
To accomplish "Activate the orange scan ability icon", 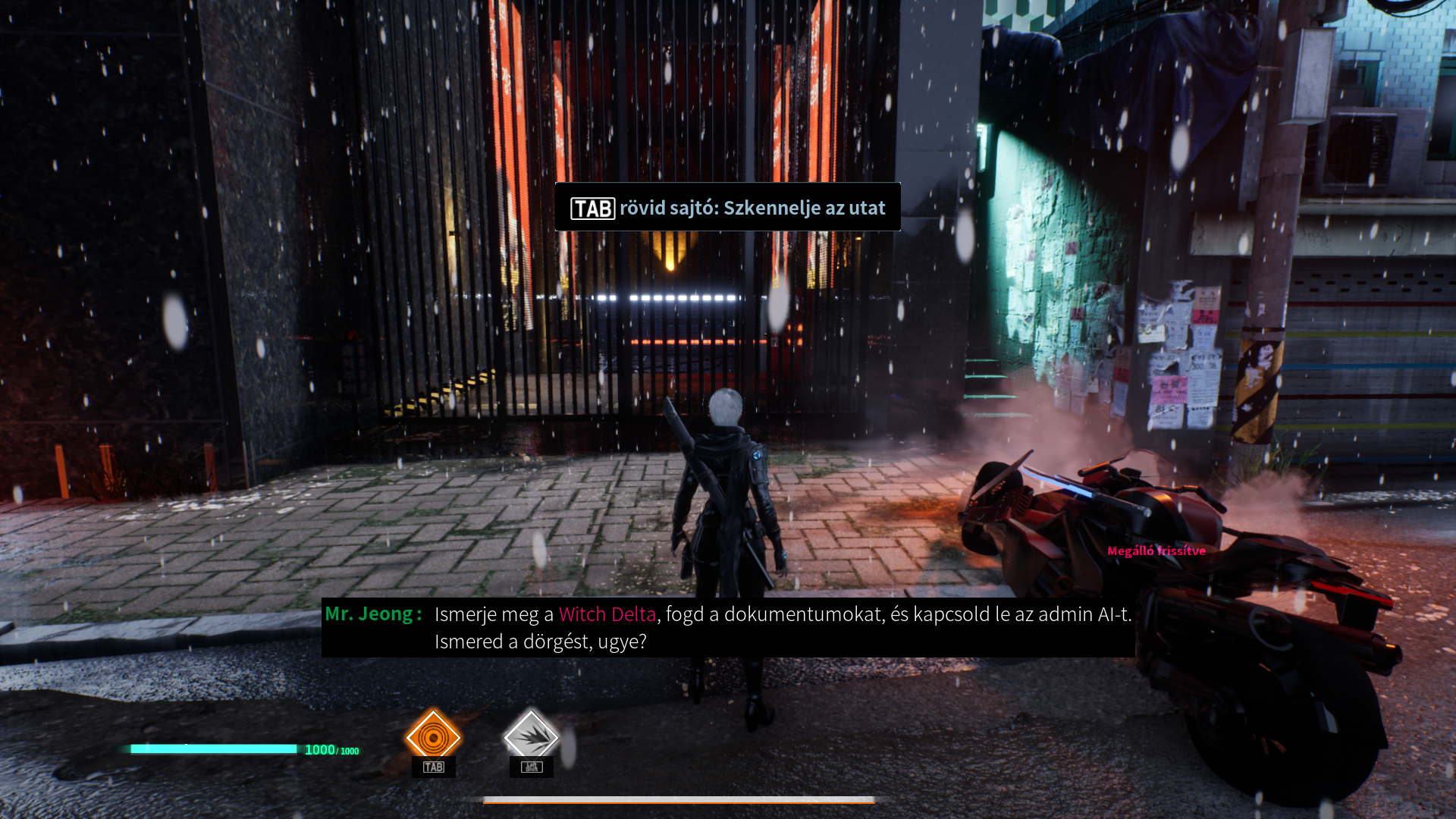I will pos(433,736).
